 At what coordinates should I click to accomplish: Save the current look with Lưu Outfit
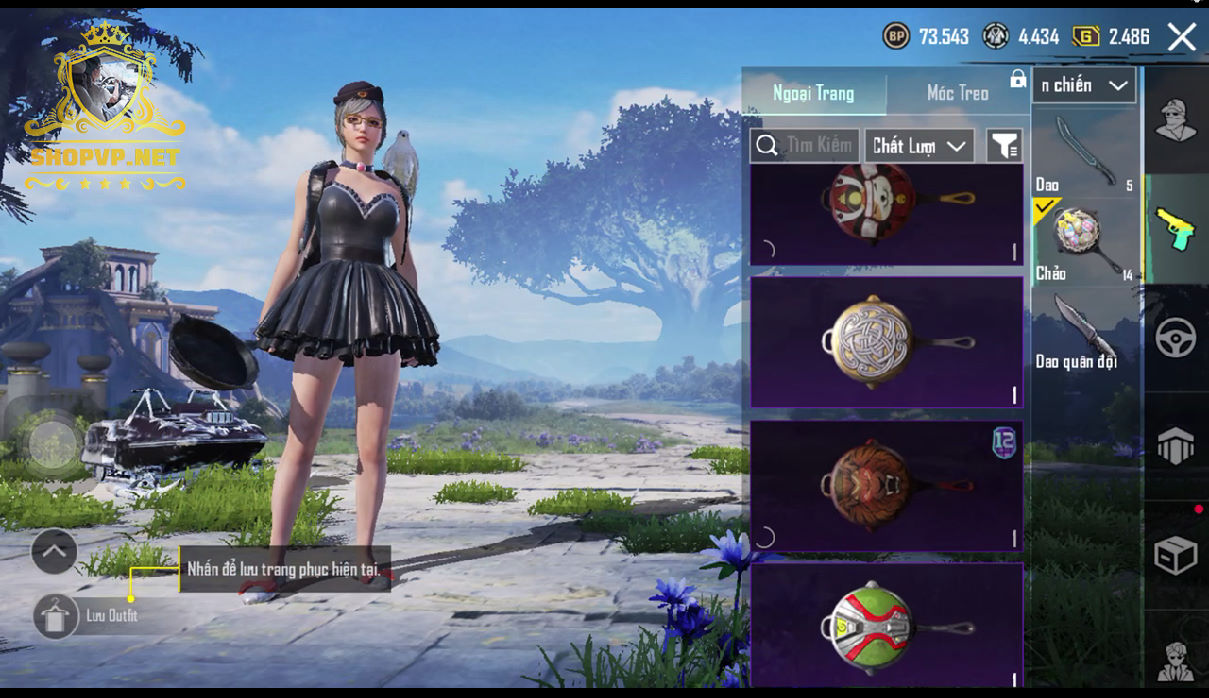coord(56,616)
